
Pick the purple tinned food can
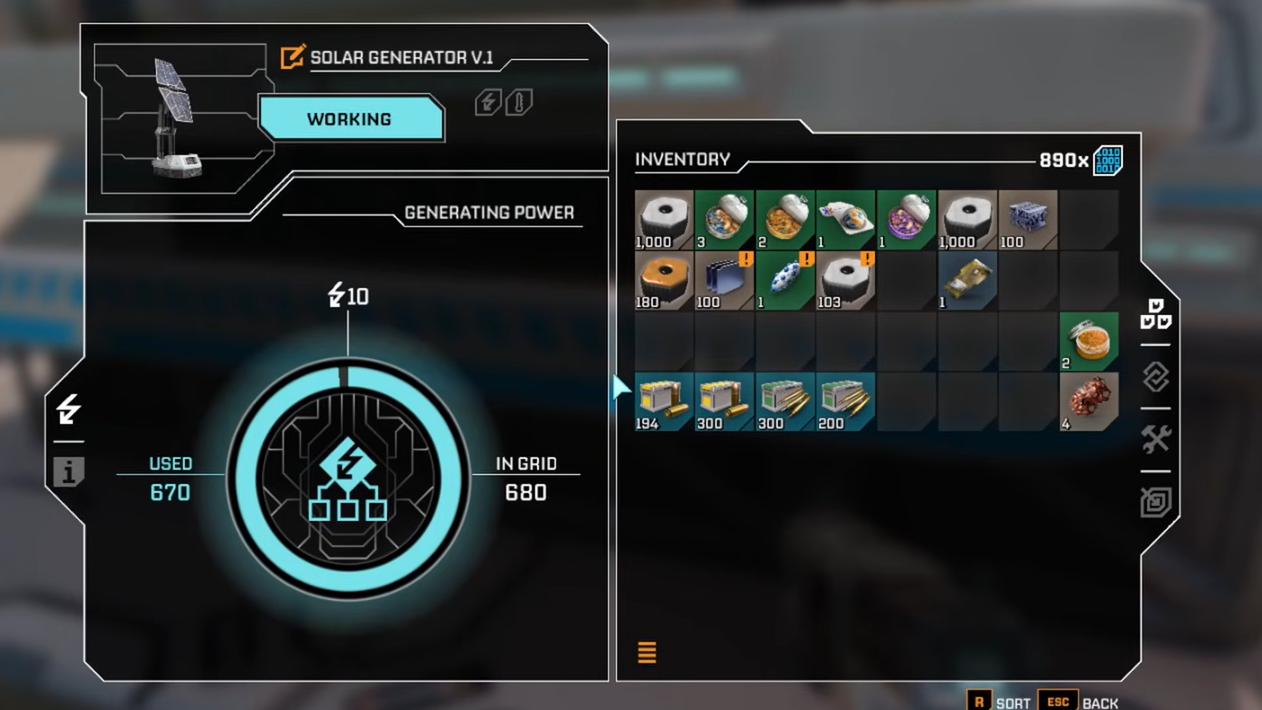[x=906, y=219]
